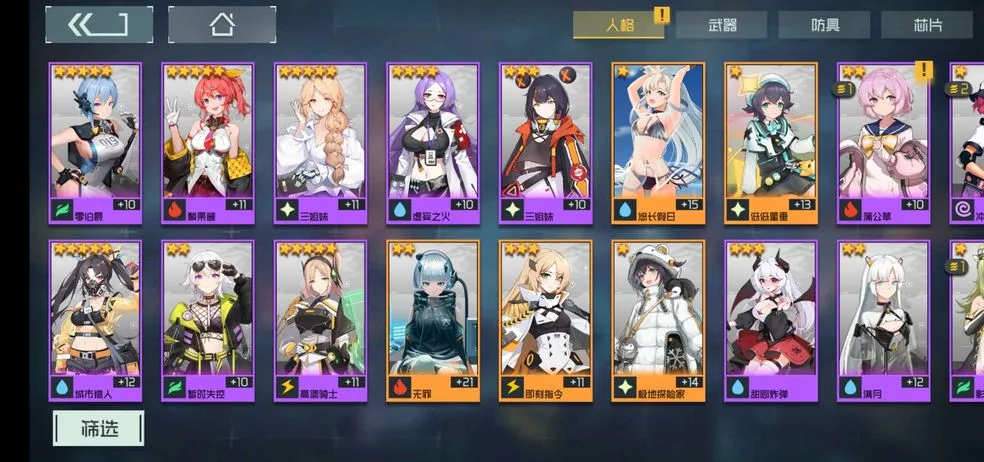Open the 筛选 filter button
The height and width of the screenshot is (462, 984).
(99, 428)
